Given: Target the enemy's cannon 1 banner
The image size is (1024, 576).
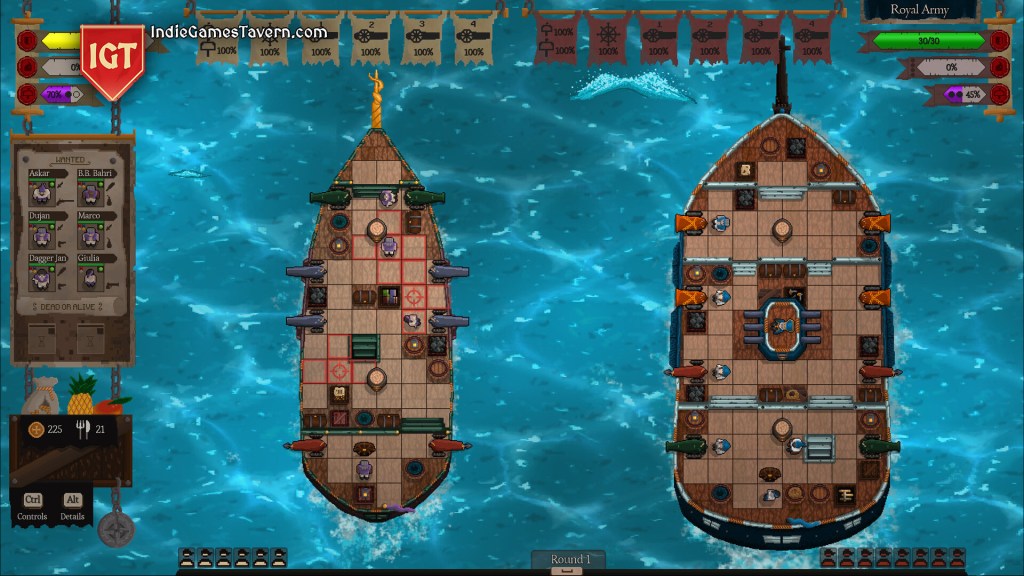Looking at the screenshot, I should tap(659, 38).
